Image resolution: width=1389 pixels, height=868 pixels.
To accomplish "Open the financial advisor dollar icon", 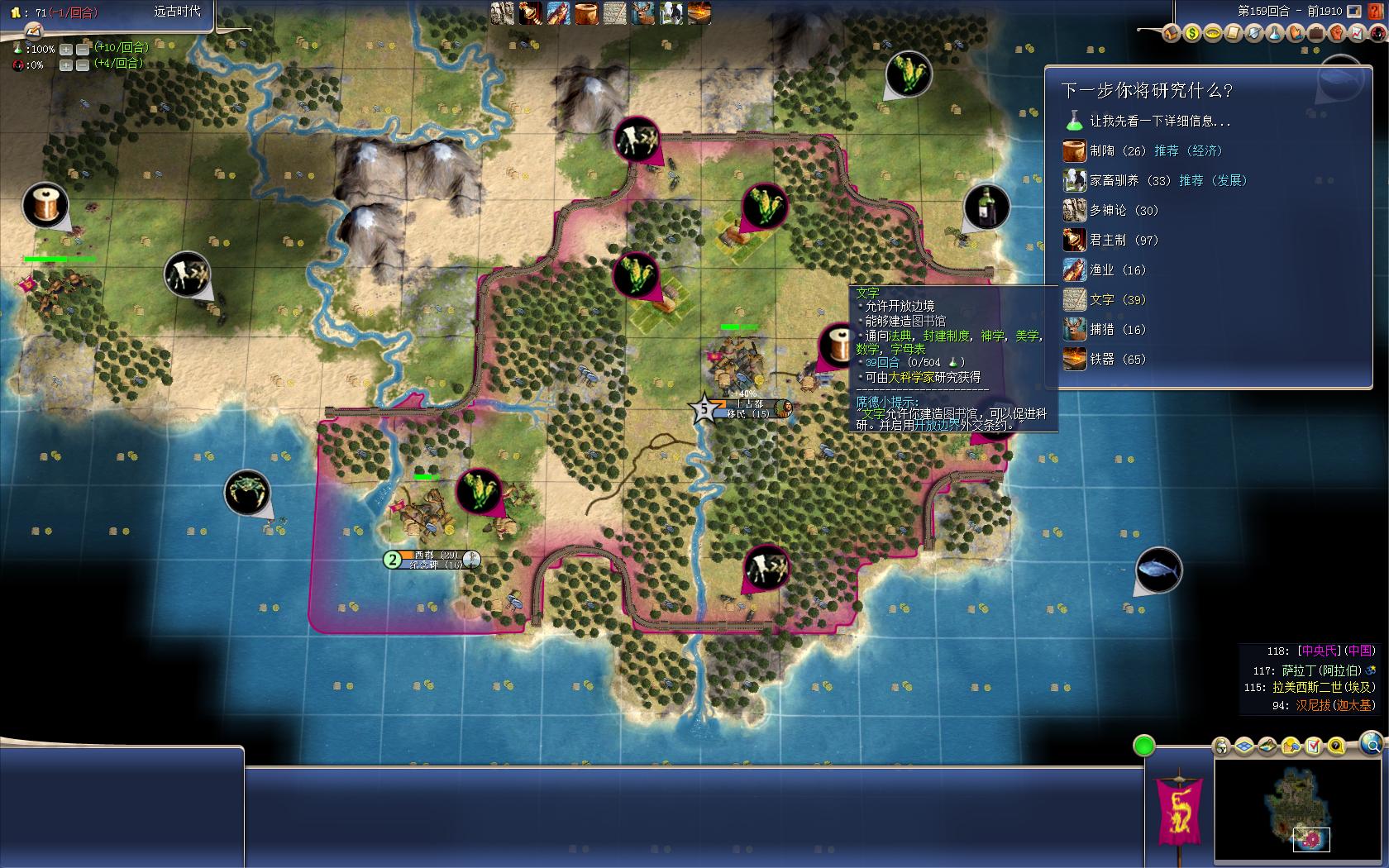I will click(1191, 33).
